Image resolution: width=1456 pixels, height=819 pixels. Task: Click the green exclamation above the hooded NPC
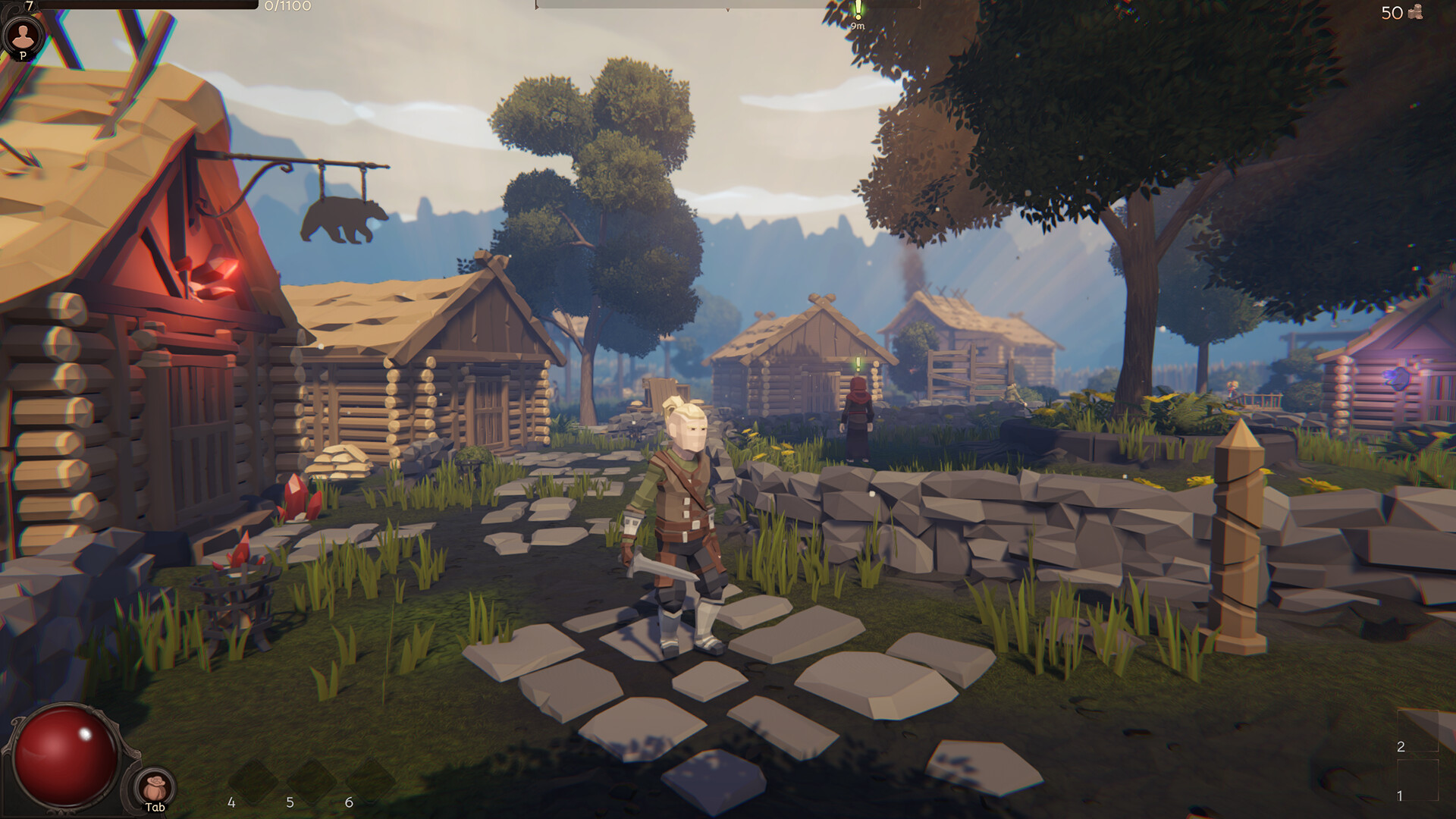tap(859, 365)
